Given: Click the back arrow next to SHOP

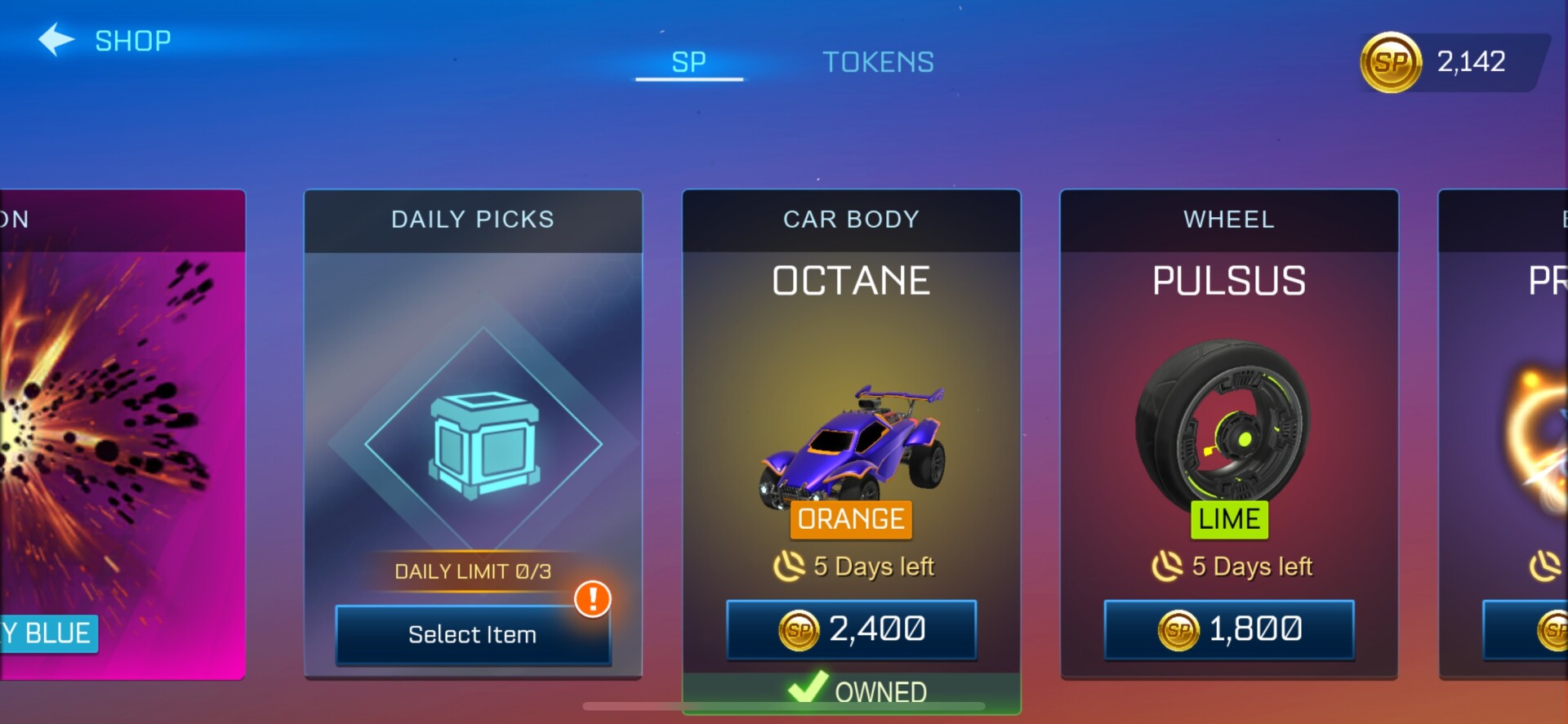Looking at the screenshot, I should click(54, 38).
